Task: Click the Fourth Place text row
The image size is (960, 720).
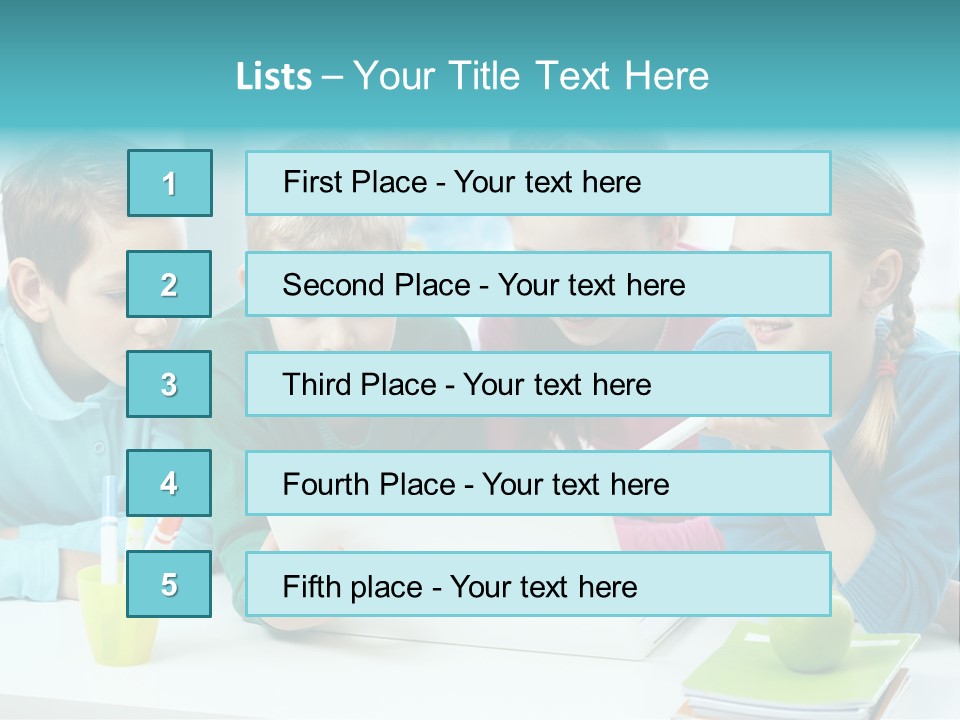Action: click(x=538, y=484)
